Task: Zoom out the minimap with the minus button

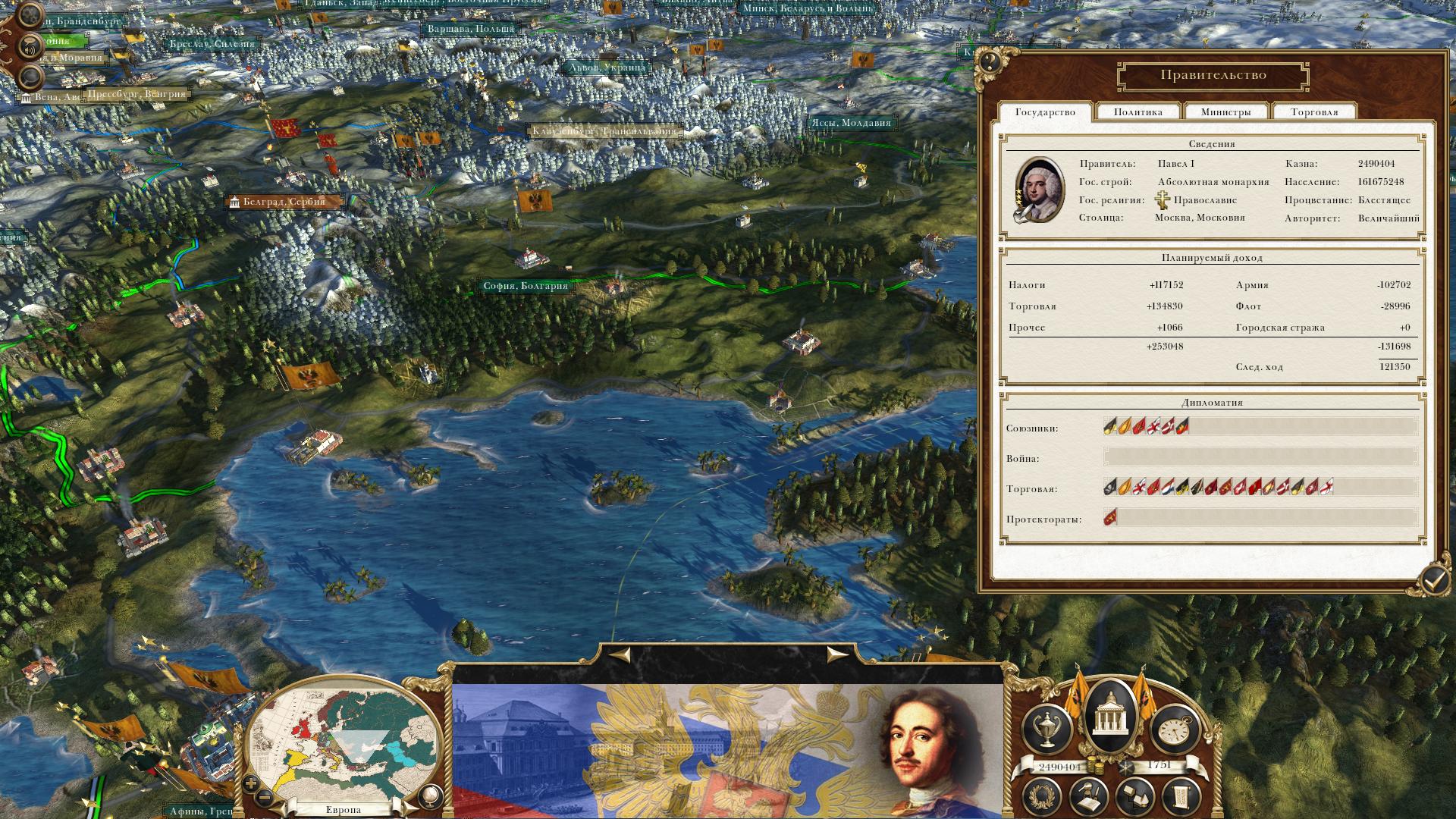Action: 265,798
